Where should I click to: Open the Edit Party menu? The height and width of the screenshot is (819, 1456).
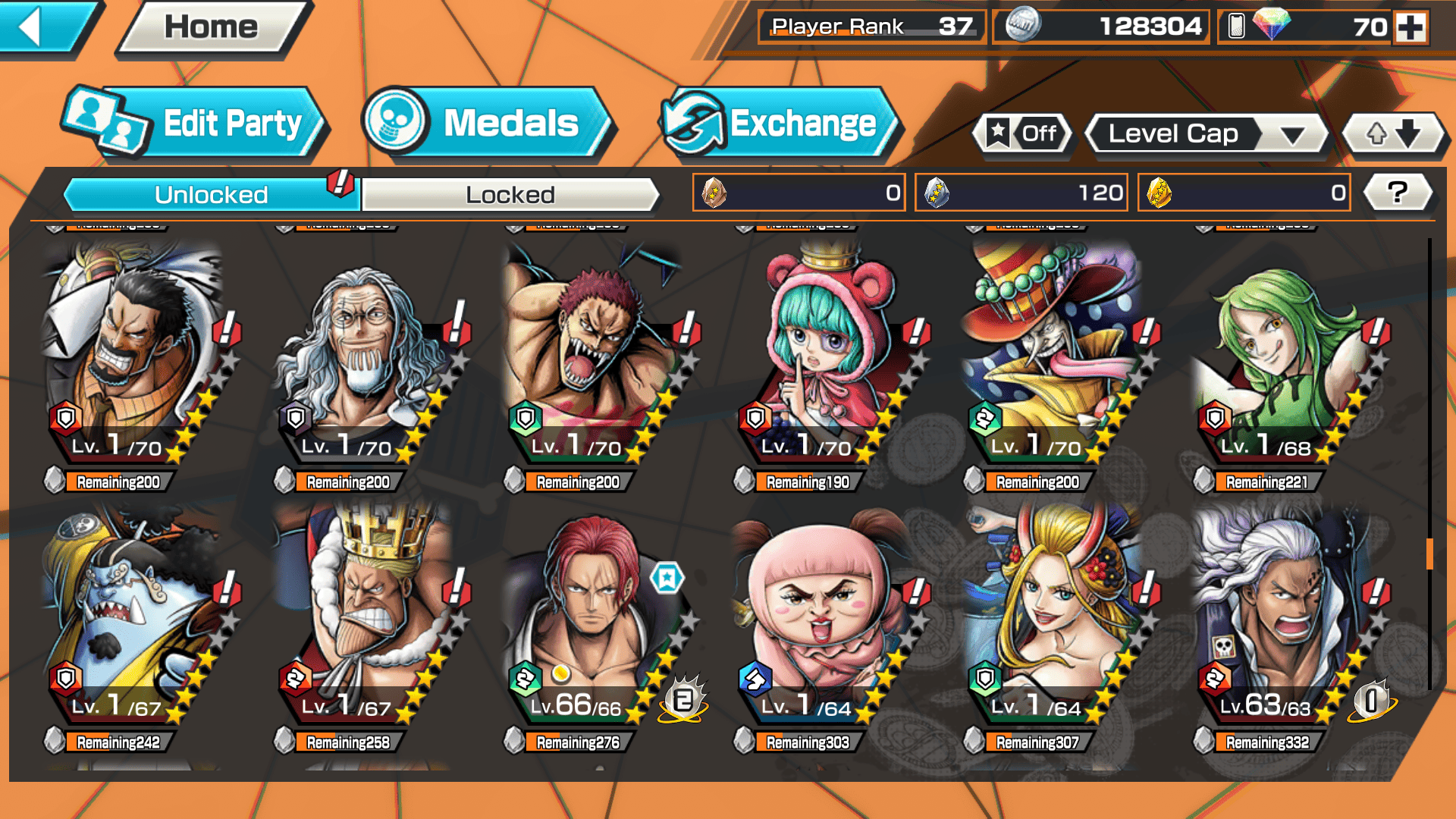click(196, 124)
